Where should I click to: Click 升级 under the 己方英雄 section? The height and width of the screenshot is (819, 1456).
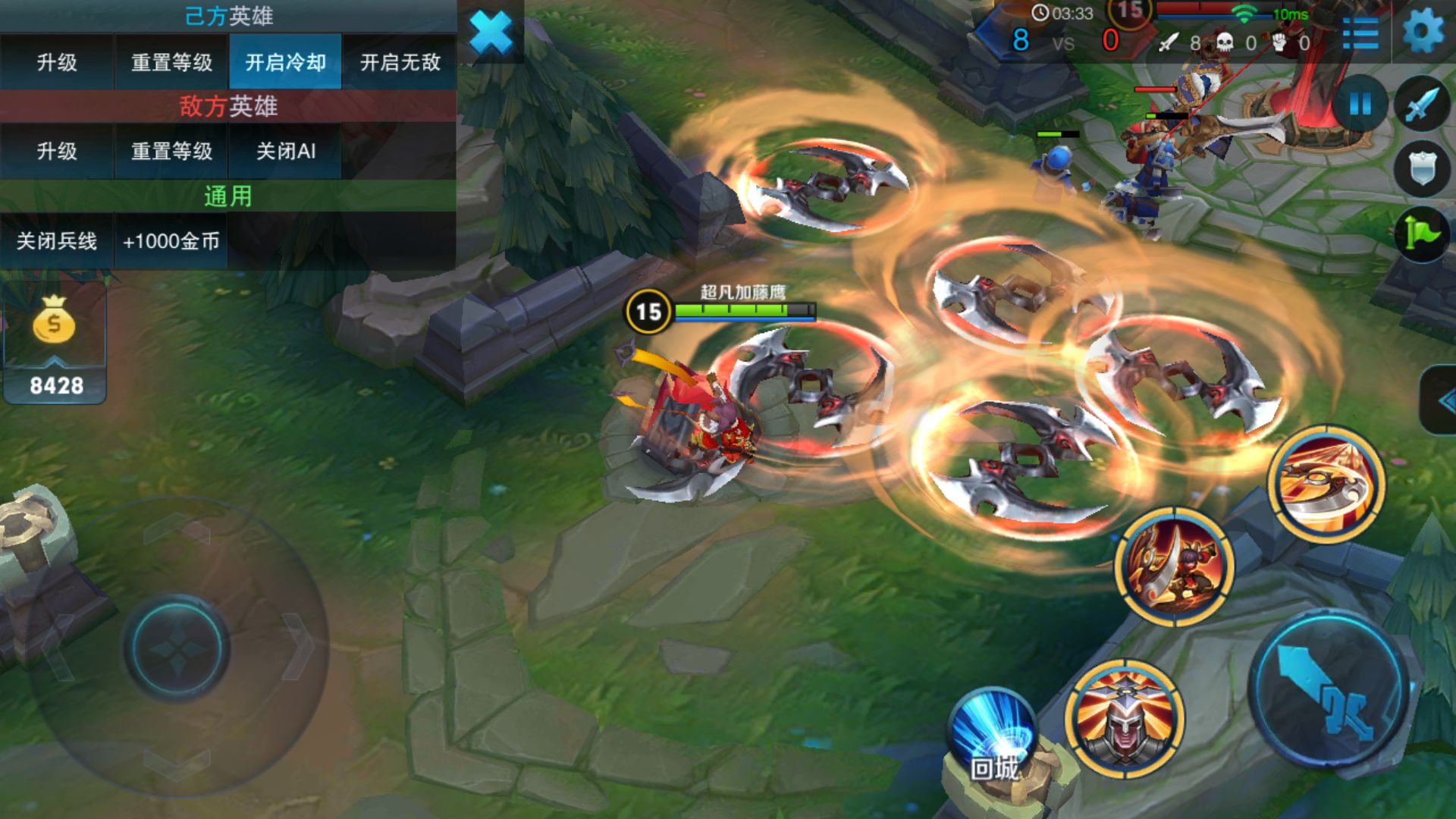(x=57, y=62)
